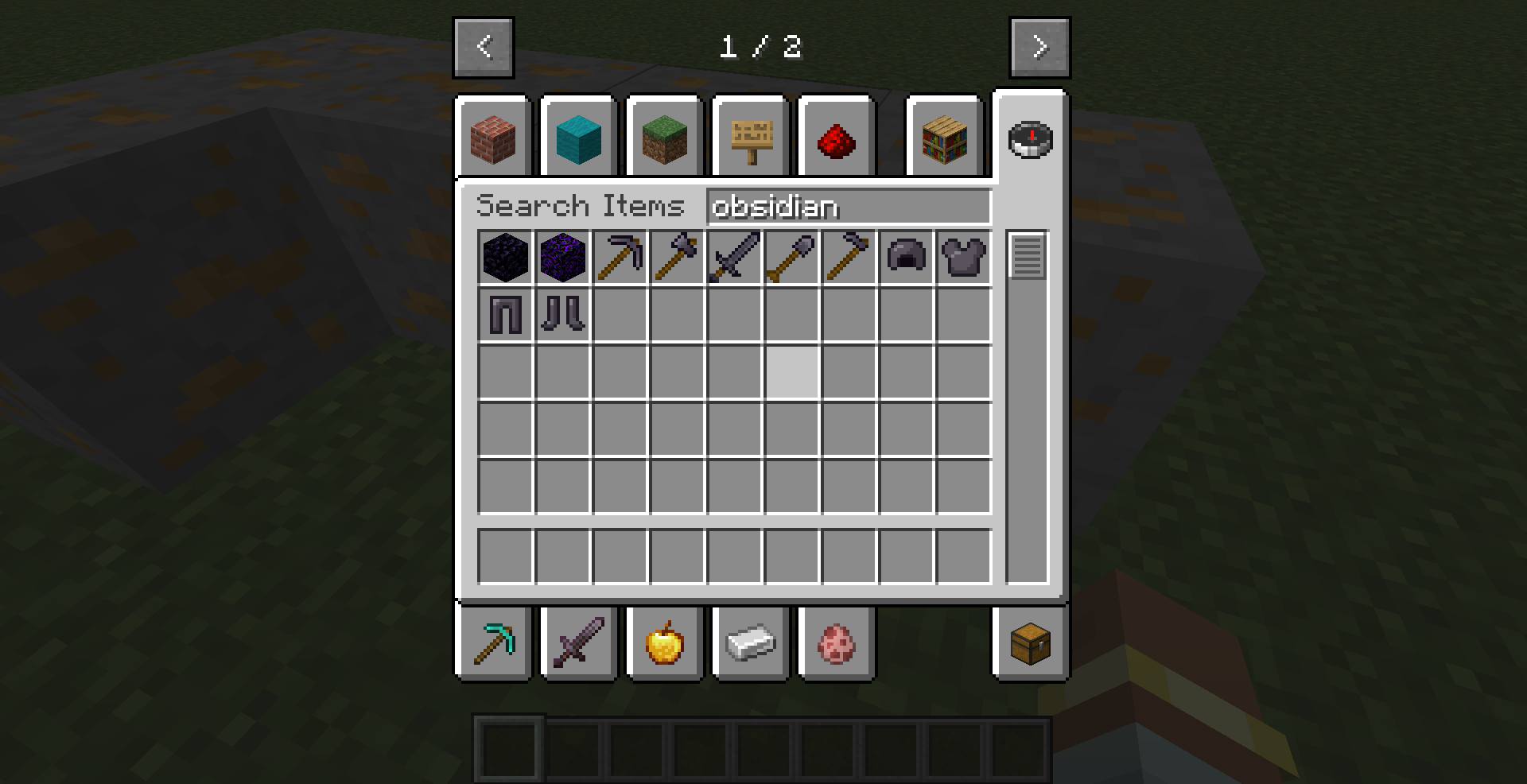The image size is (1527, 784).
Task: Select the obsidian block item
Action: [x=503, y=258]
